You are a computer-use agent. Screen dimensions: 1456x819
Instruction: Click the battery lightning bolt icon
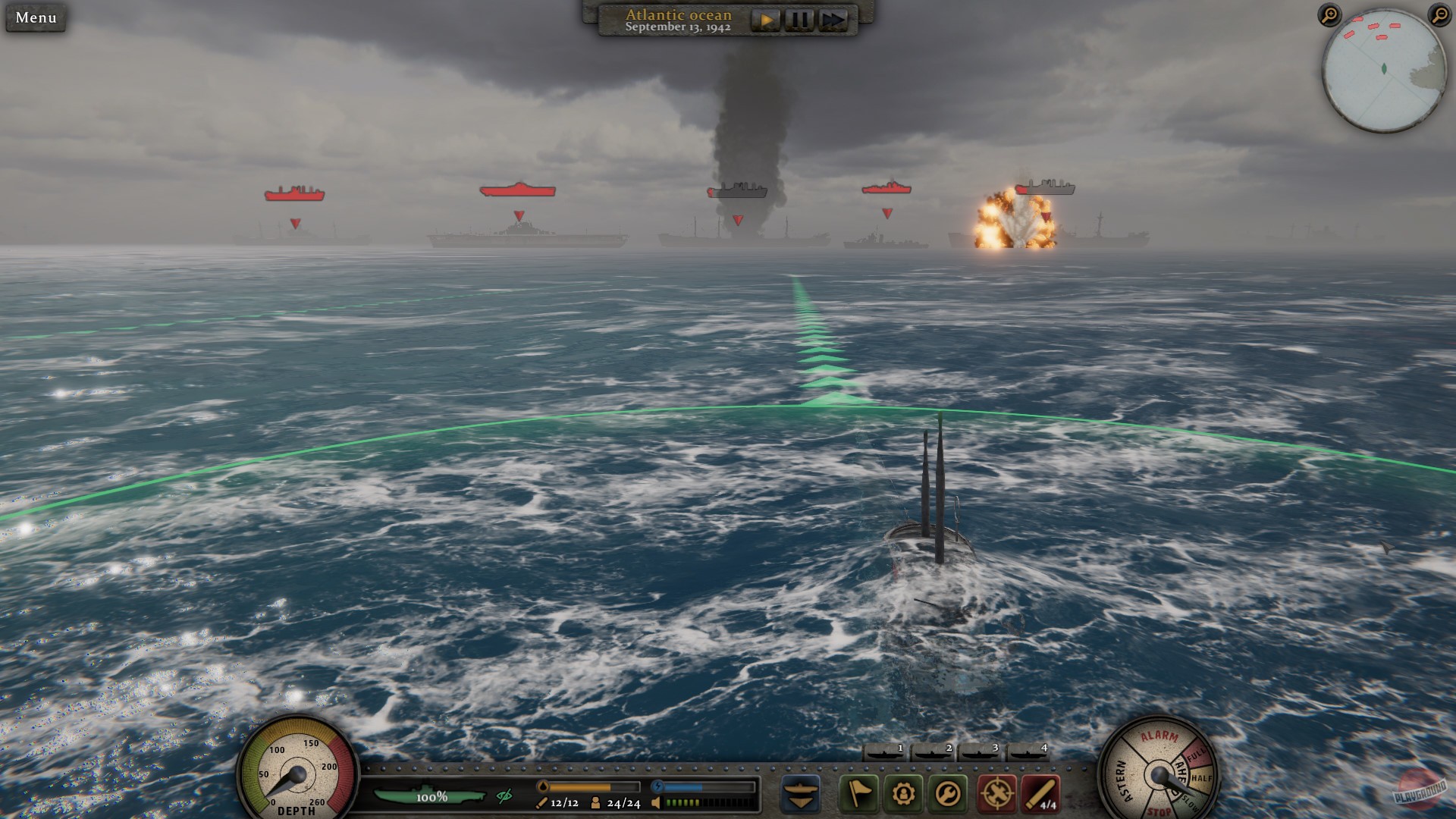pos(659,785)
